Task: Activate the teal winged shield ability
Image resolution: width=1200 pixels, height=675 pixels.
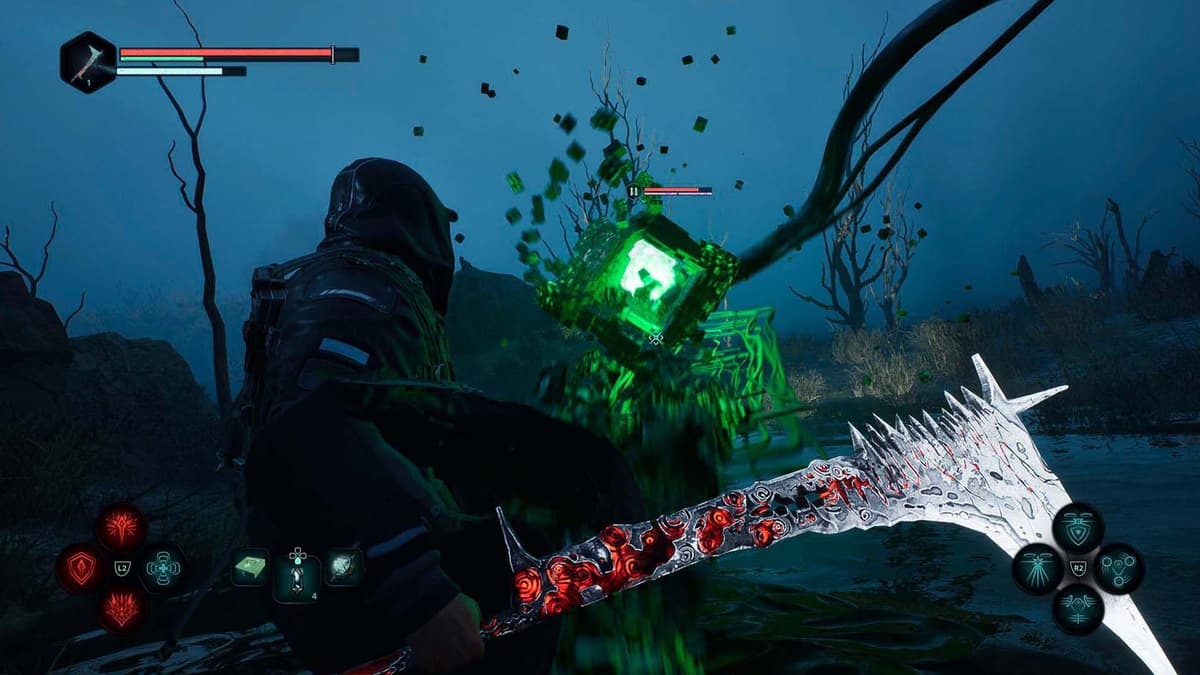Action: [x=1078, y=528]
